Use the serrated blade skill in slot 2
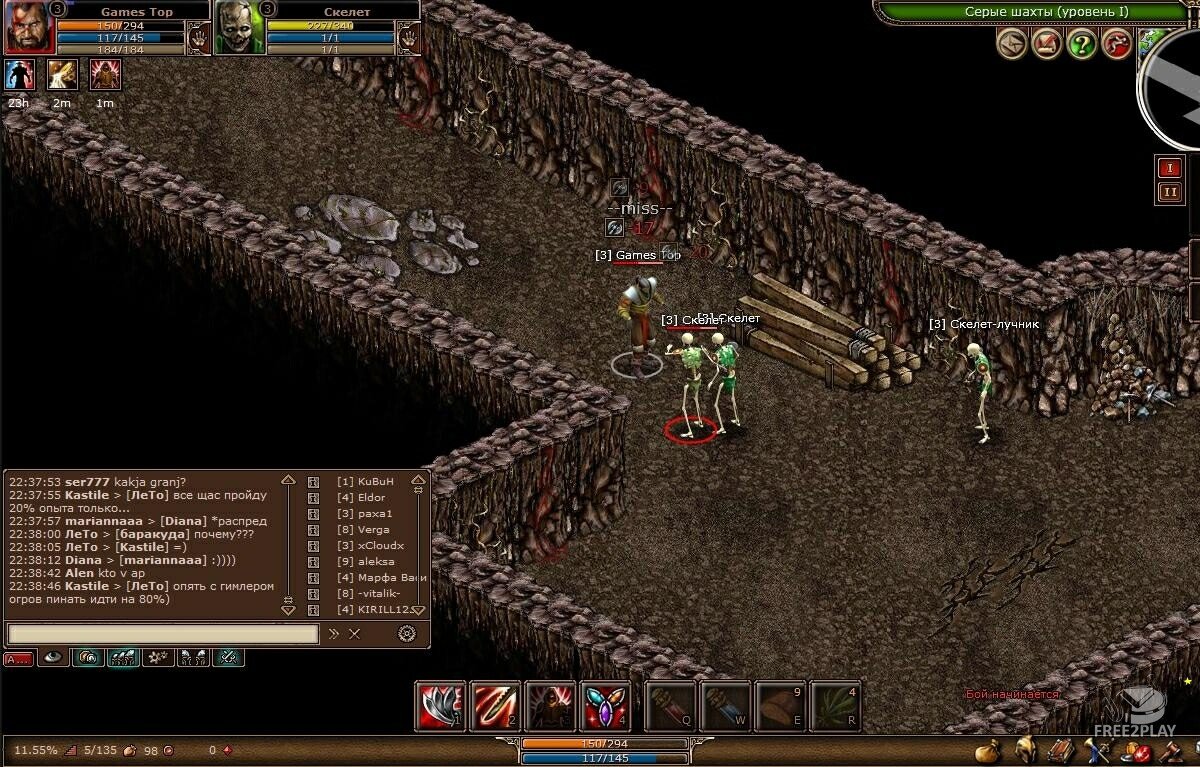The height and width of the screenshot is (767, 1200). point(495,706)
